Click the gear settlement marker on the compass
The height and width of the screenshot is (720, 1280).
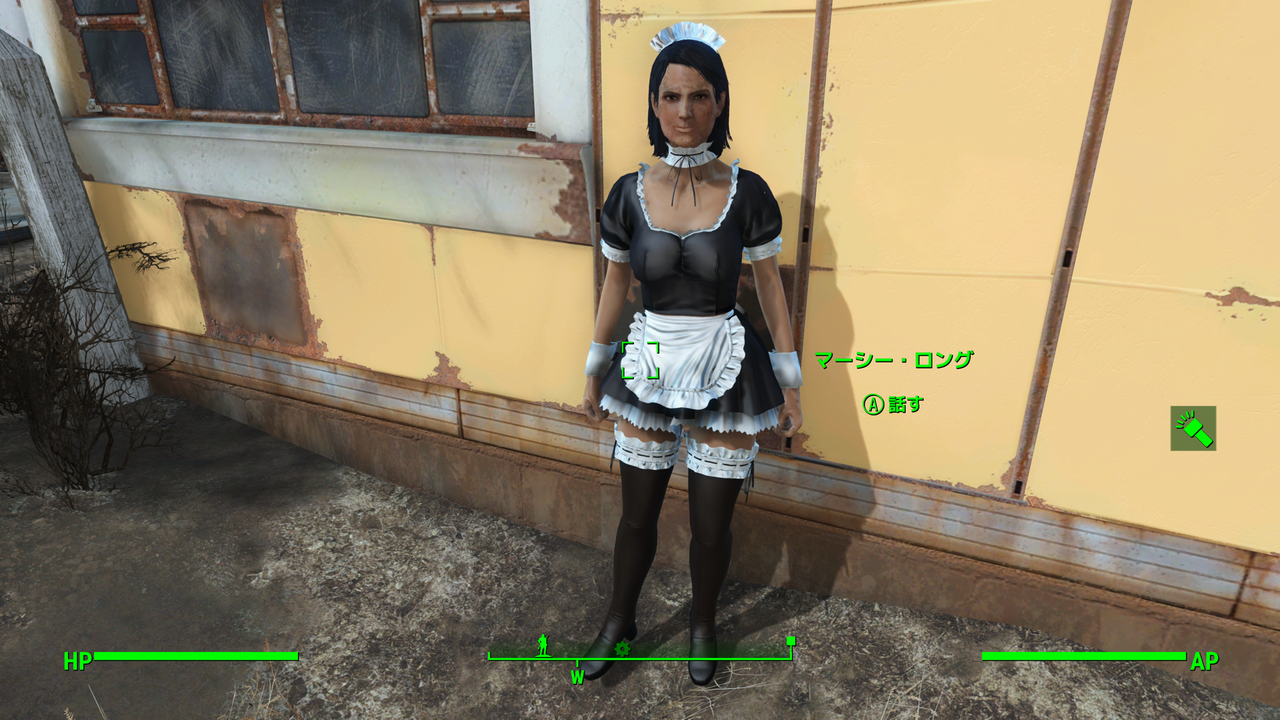[622, 647]
